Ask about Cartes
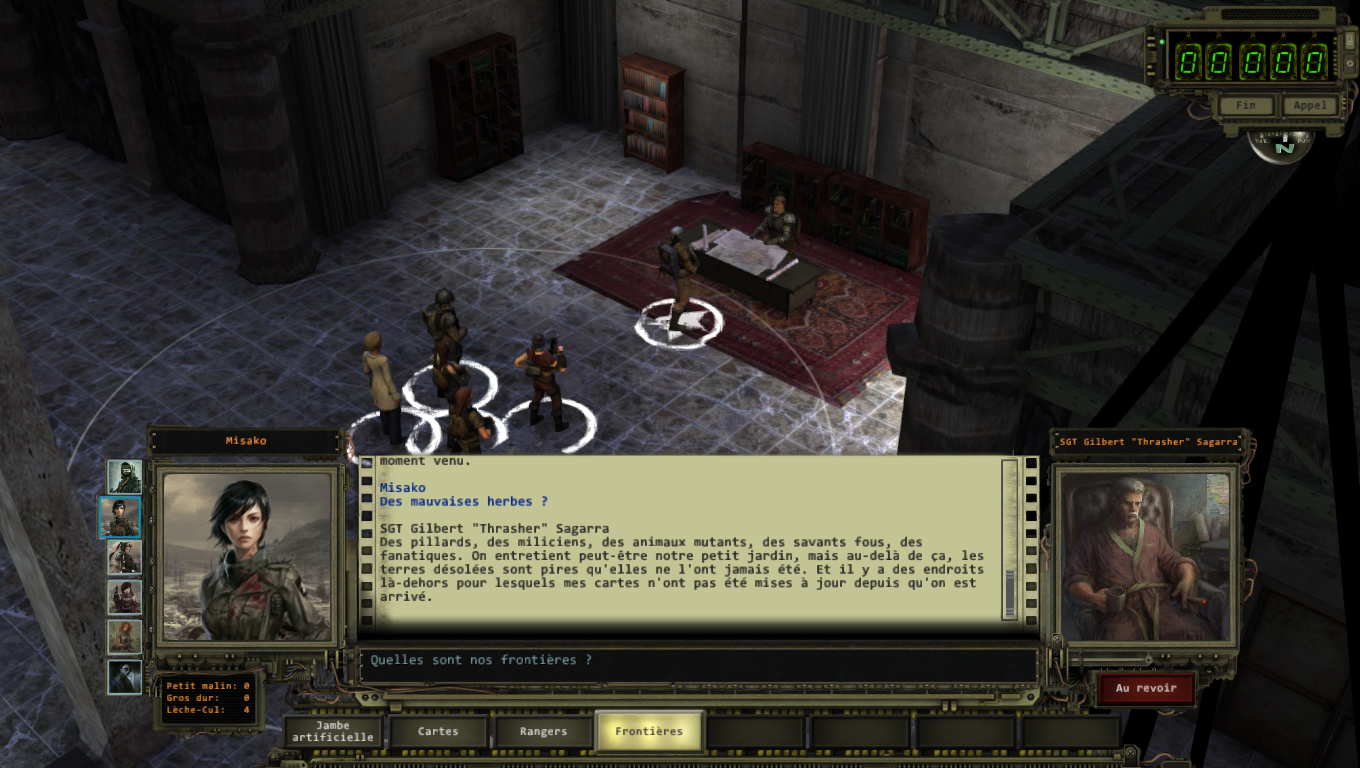 pos(438,731)
